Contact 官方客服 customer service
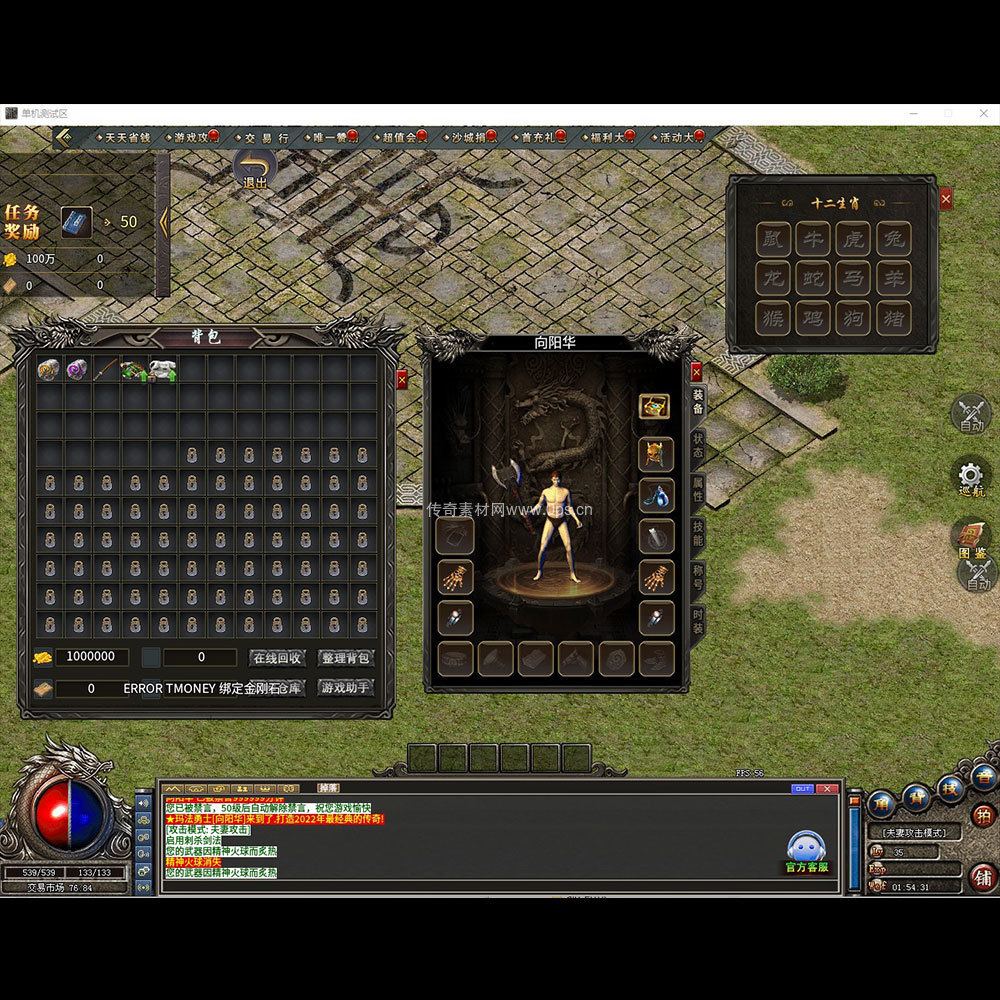 coord(807,853)
